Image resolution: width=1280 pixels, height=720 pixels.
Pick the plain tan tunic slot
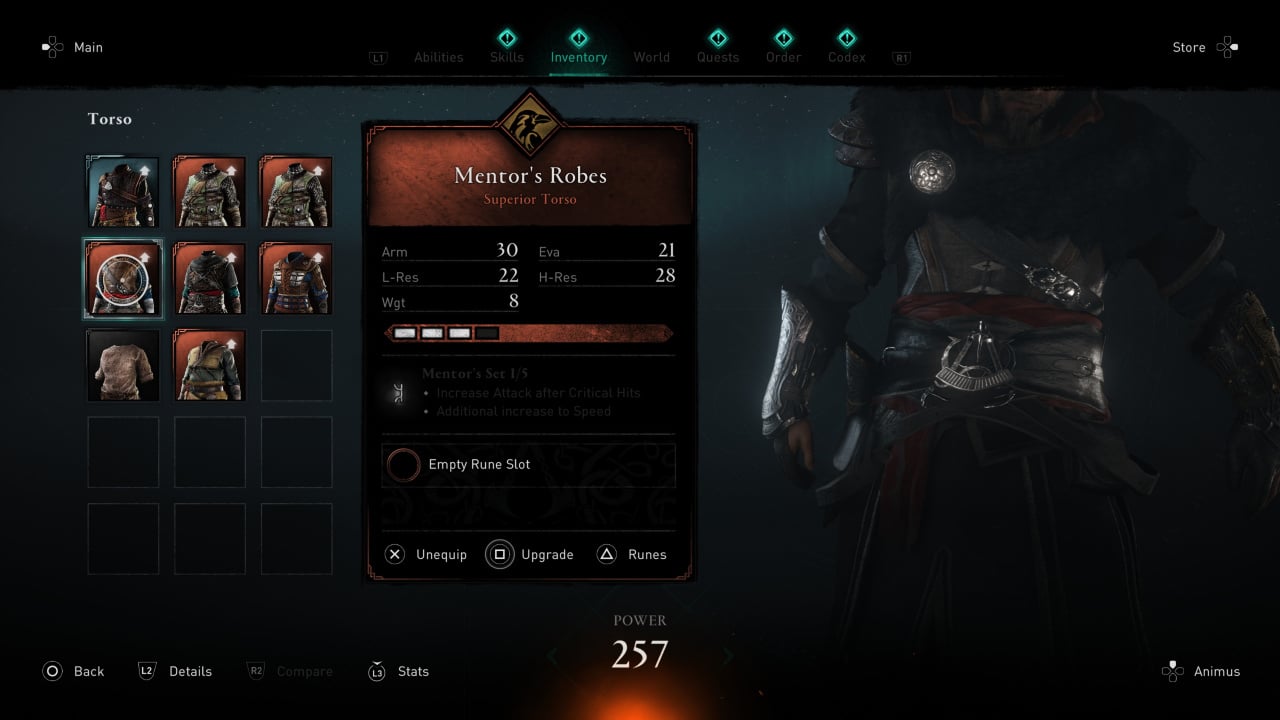123,366
